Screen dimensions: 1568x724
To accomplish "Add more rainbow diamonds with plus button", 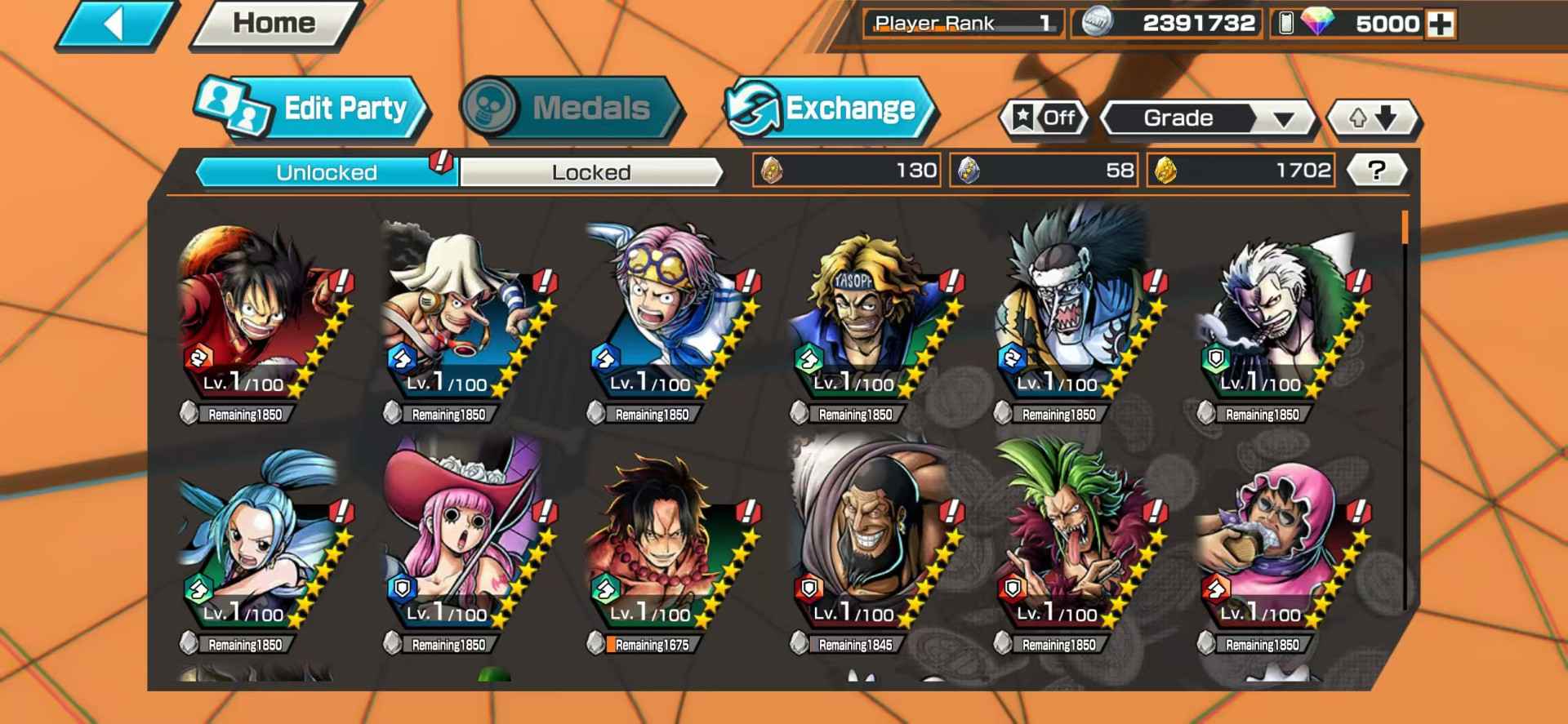I will (x=1441, y=24).
